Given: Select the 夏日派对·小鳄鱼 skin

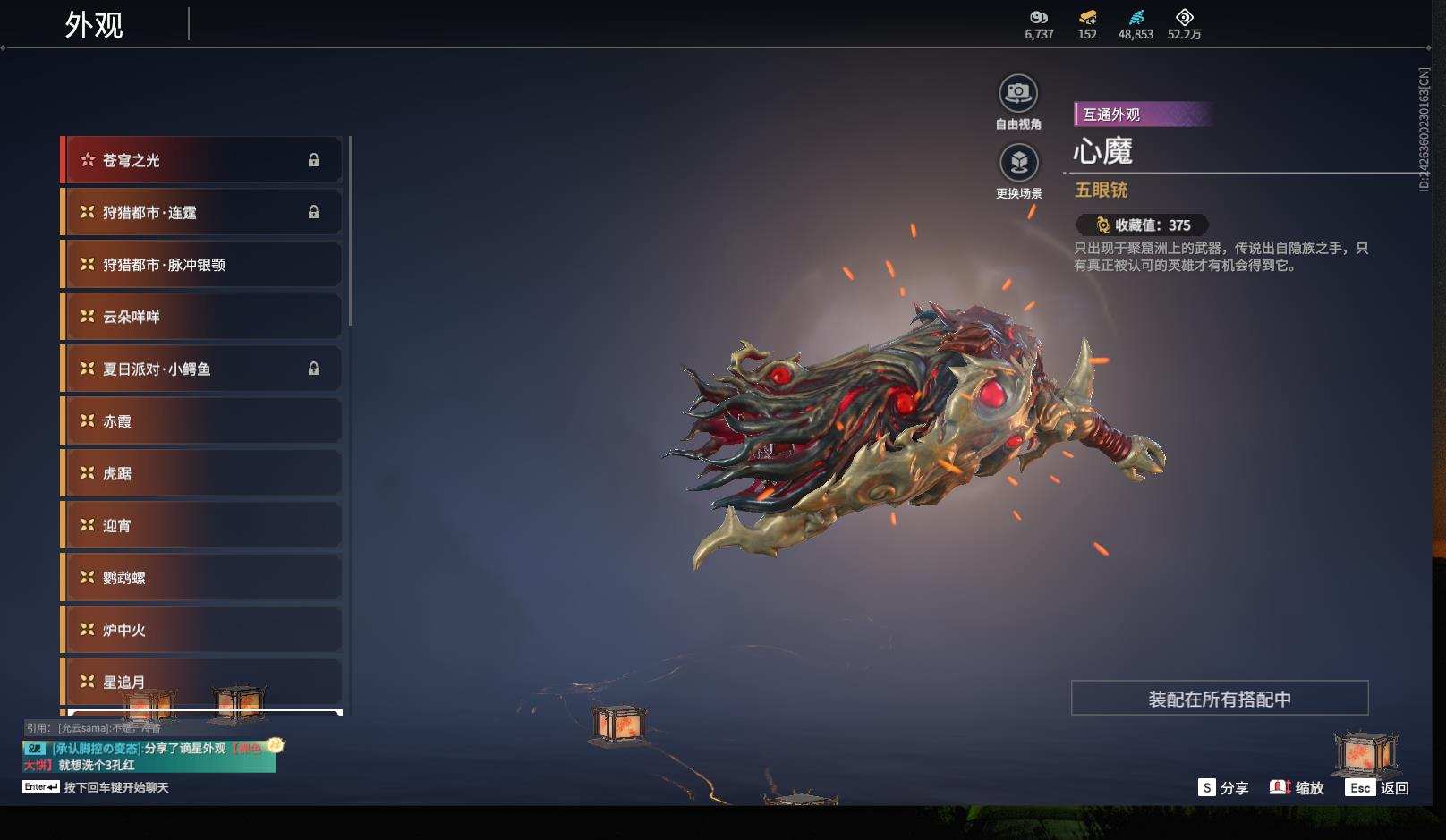Looking at the screenshot, I should (201, 369).
